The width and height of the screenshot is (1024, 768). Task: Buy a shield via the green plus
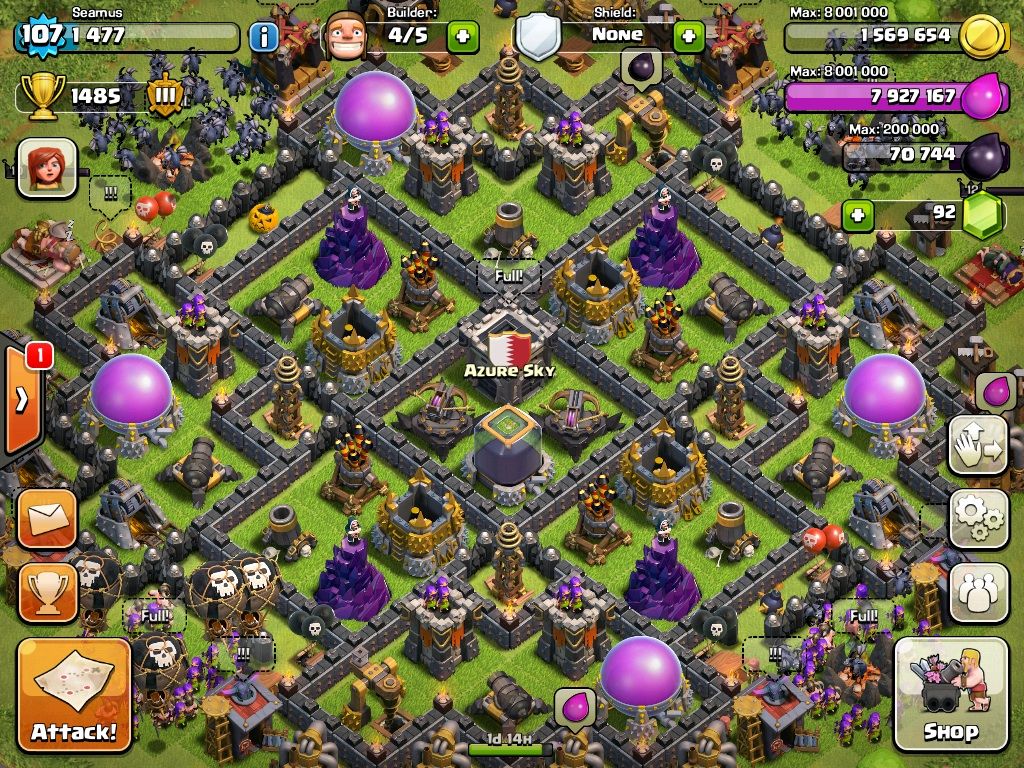[x=689, y=37]
